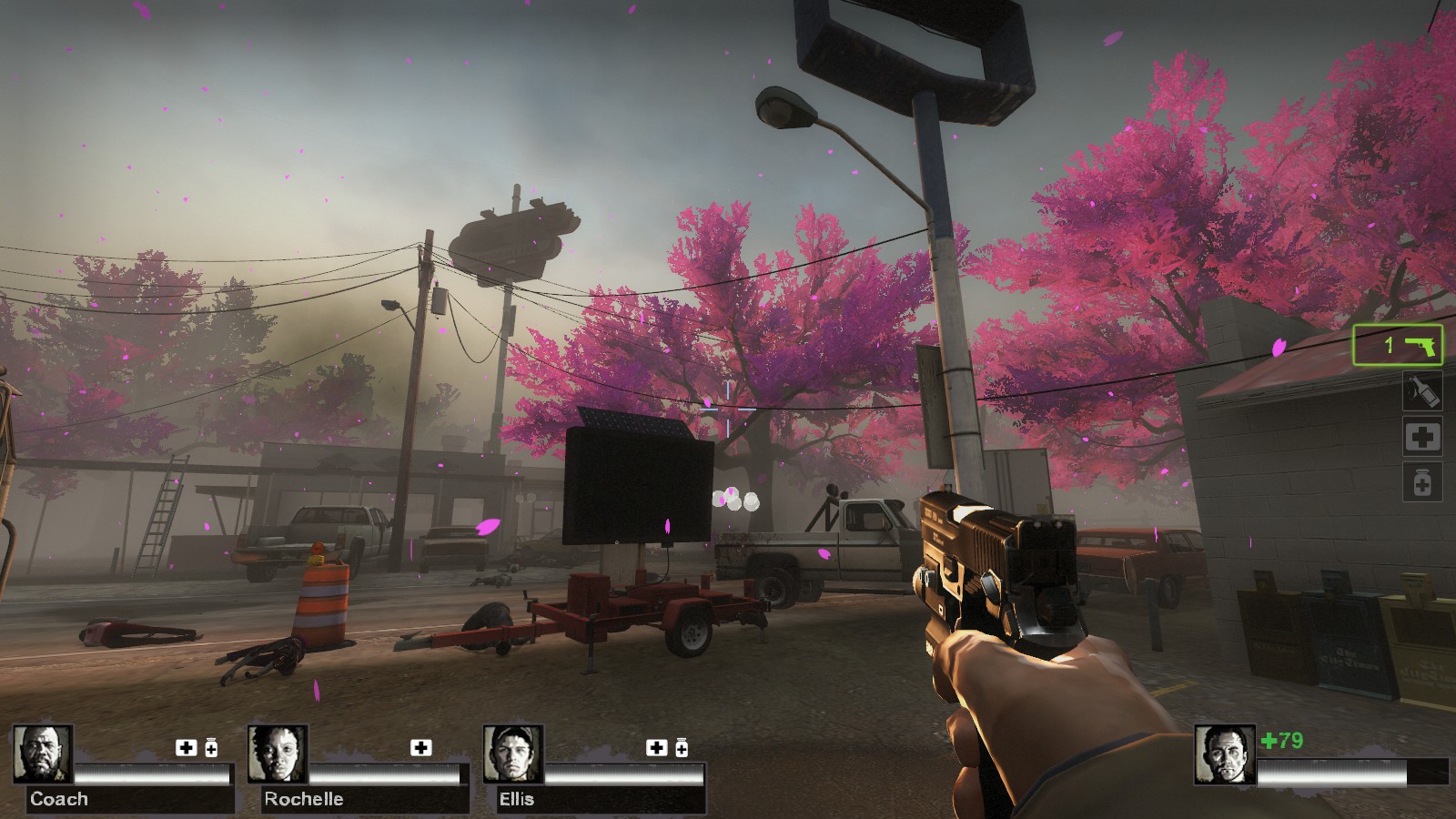This screenshot has width=1456, height=819.
Task: Click Coach's teammate portrait
Action: [43, 754]
